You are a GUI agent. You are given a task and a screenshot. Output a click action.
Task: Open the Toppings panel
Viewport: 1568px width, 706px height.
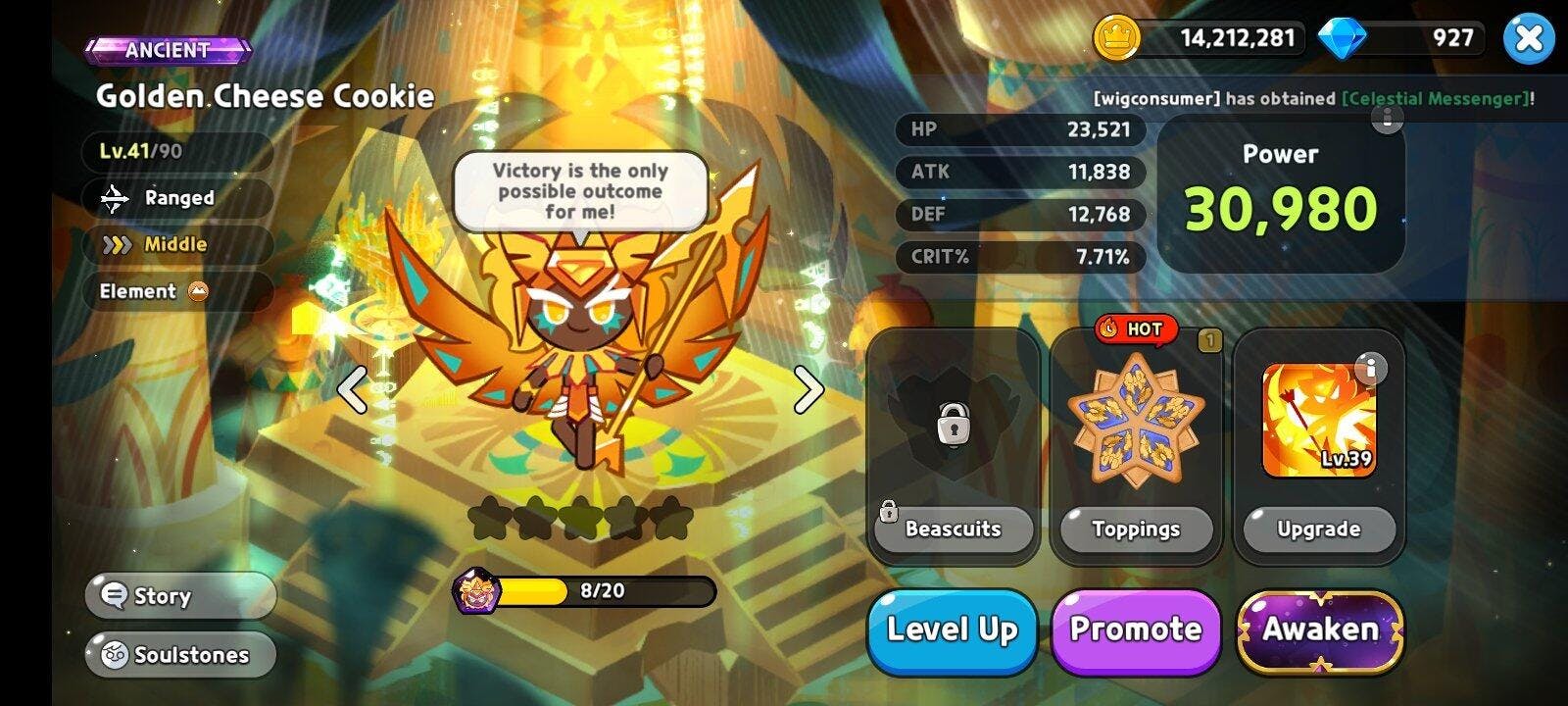(1136, 529)
